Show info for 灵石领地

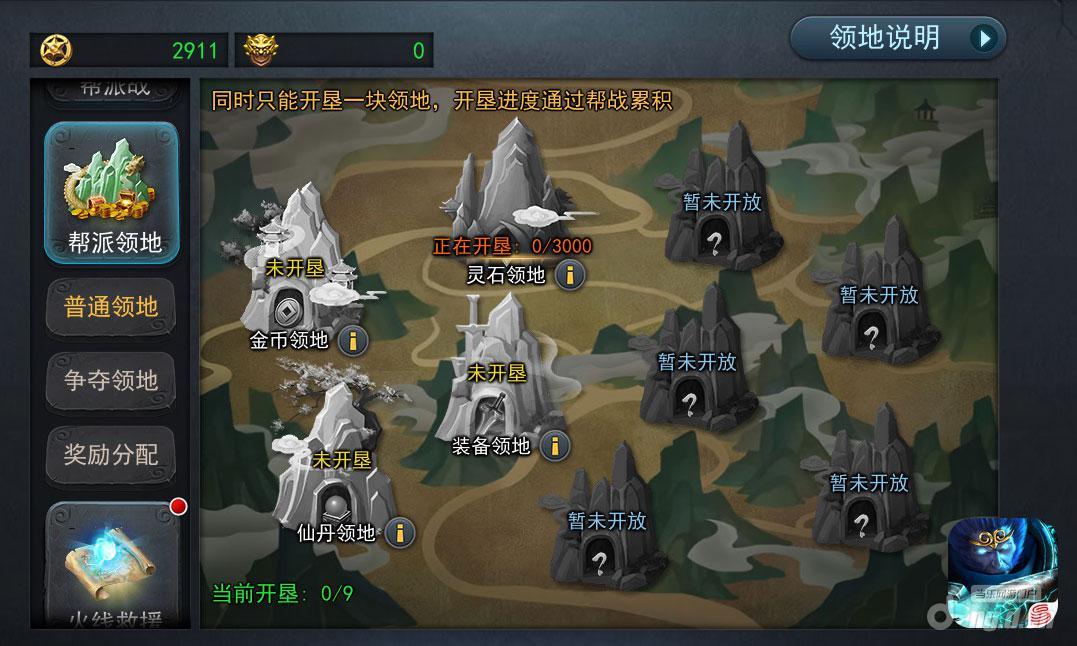click(x=570, y=274)
